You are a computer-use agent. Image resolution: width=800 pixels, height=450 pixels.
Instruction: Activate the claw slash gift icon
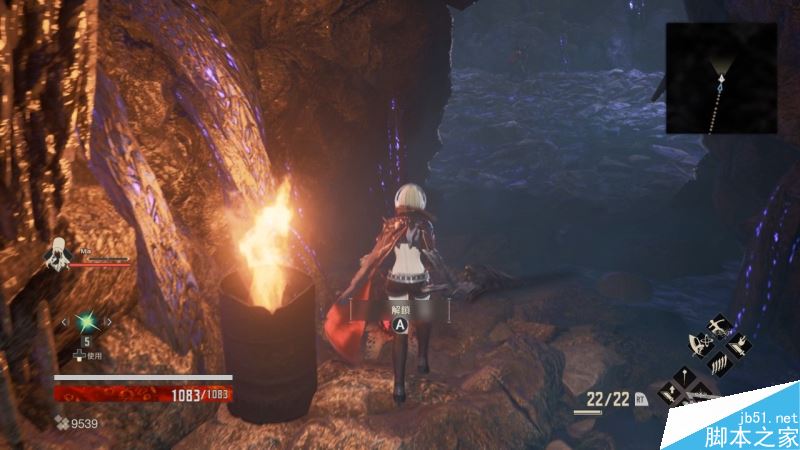point(717,365)
